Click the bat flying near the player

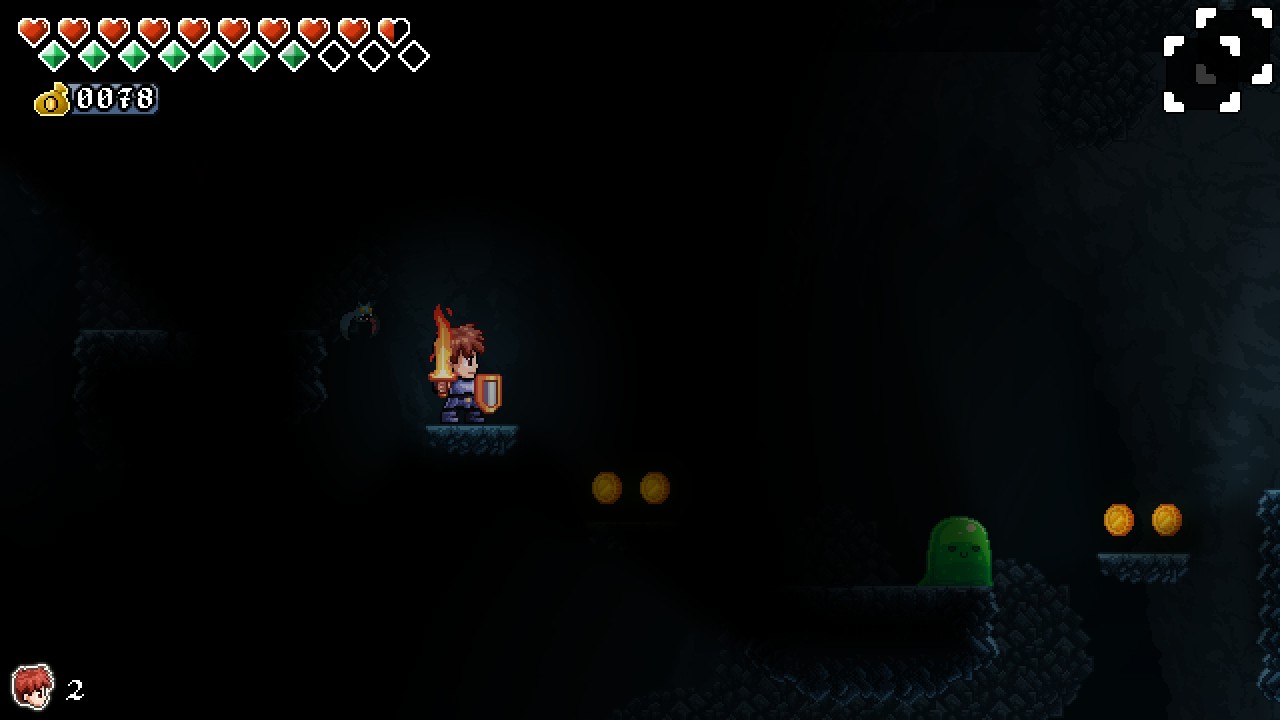363,318
